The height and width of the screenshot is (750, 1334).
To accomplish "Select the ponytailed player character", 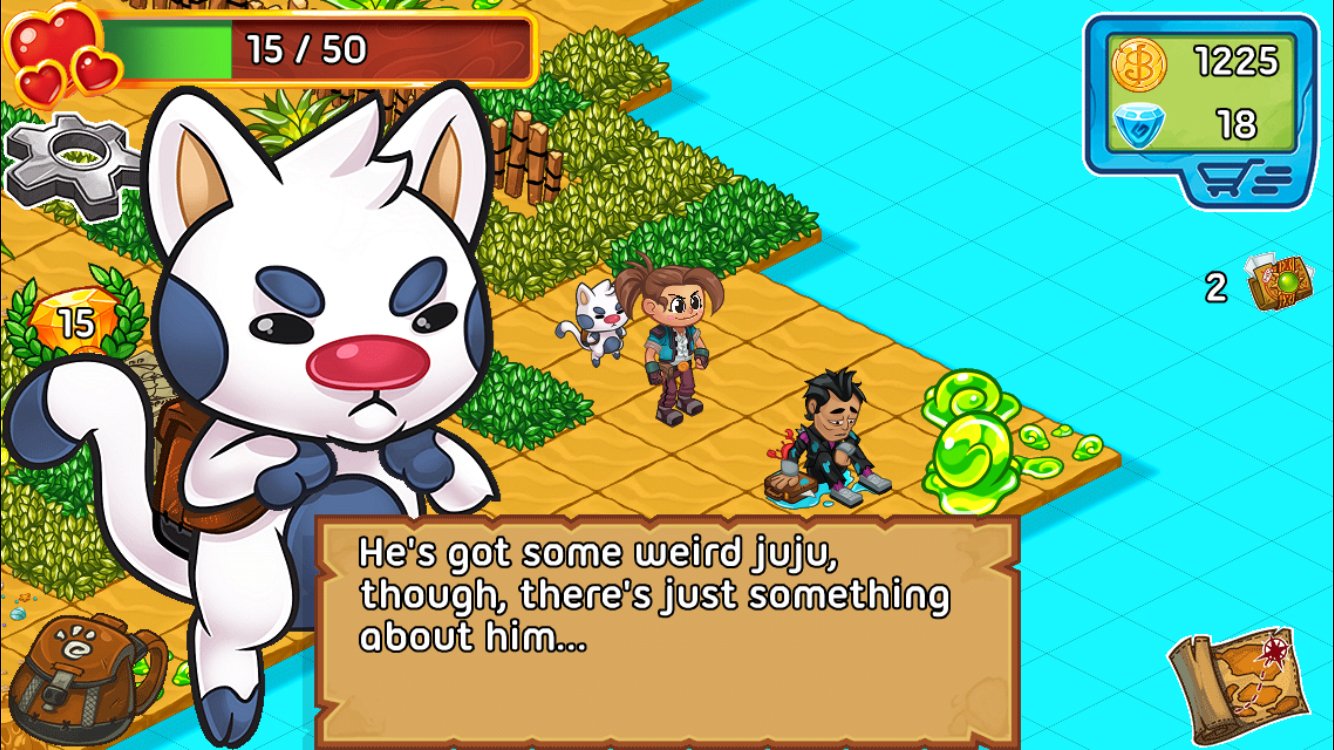I will tap(678, 340).
